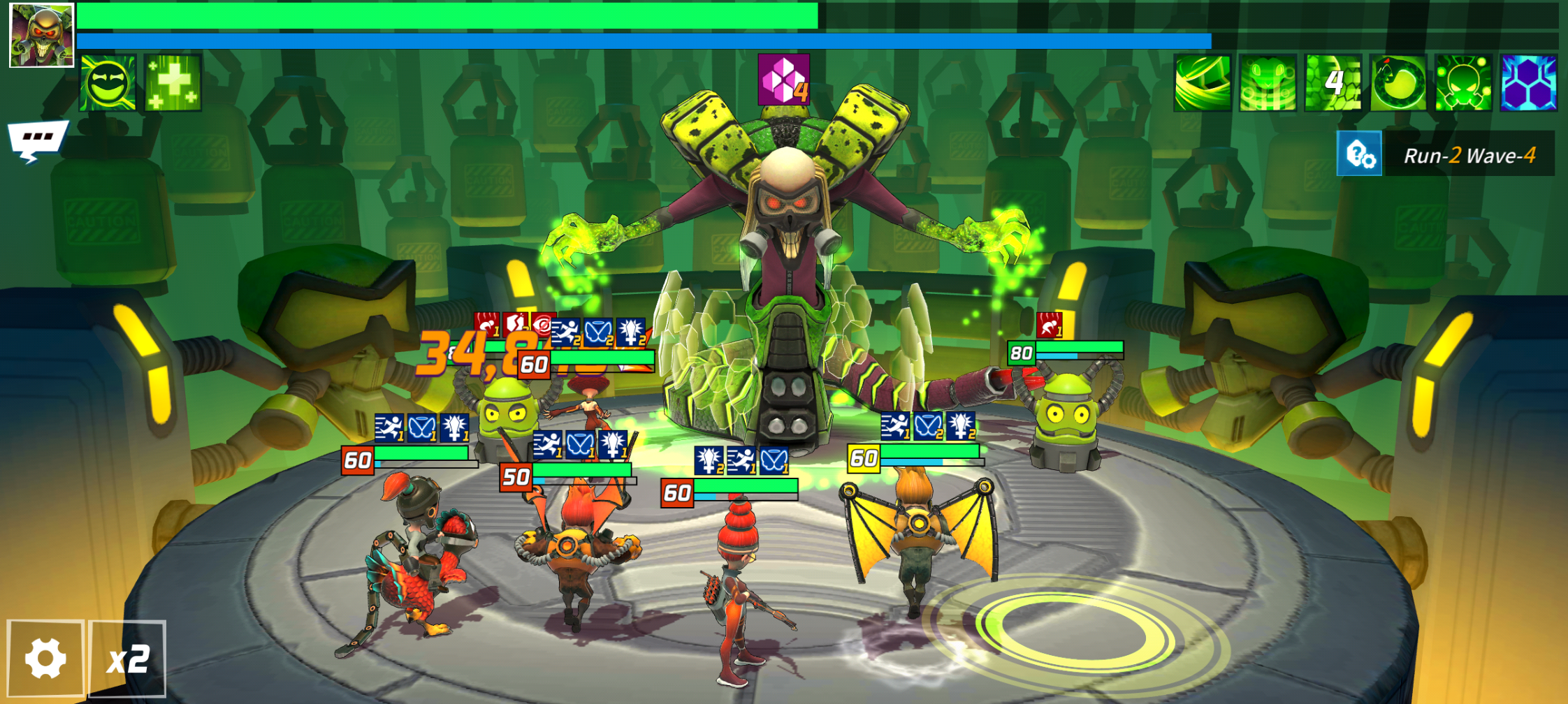View the snake scales skill showing 4

pos(1333,83)
